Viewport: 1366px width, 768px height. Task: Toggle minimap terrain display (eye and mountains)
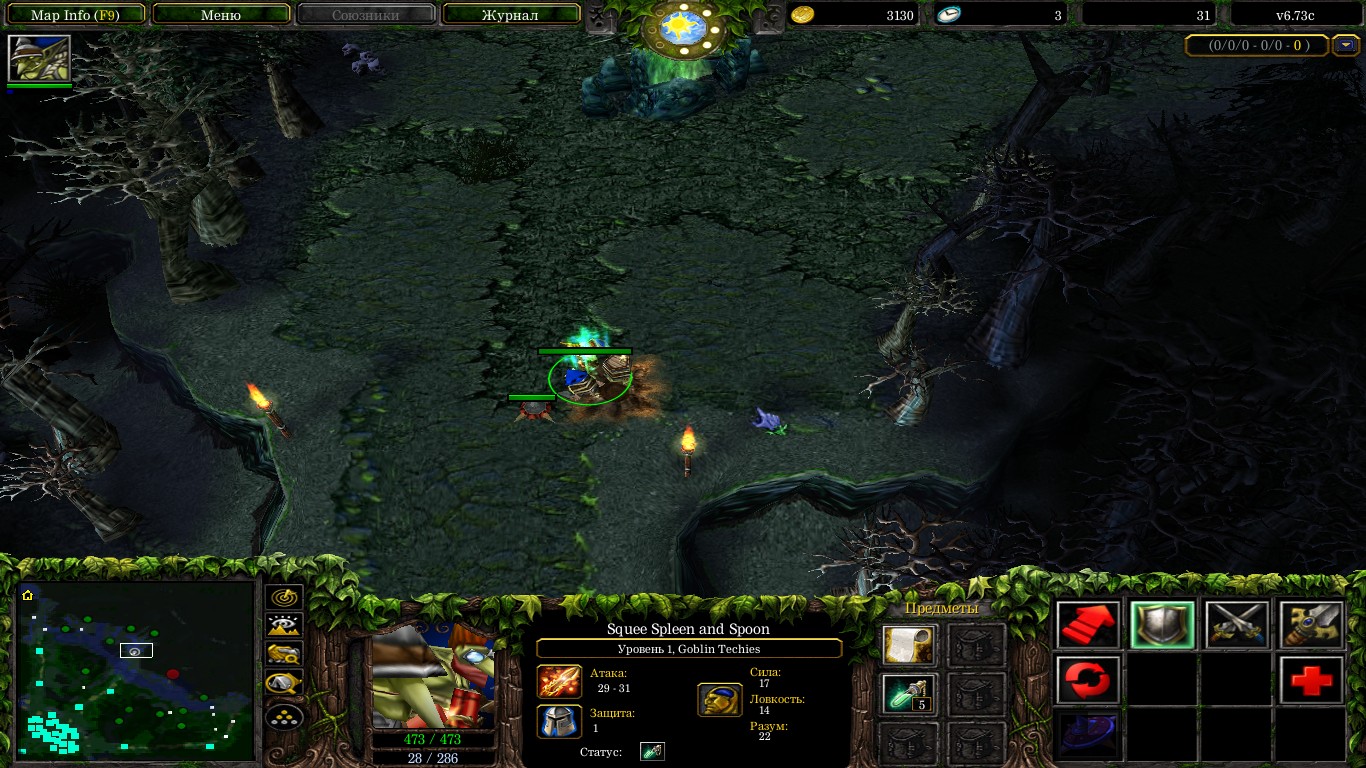285,626
